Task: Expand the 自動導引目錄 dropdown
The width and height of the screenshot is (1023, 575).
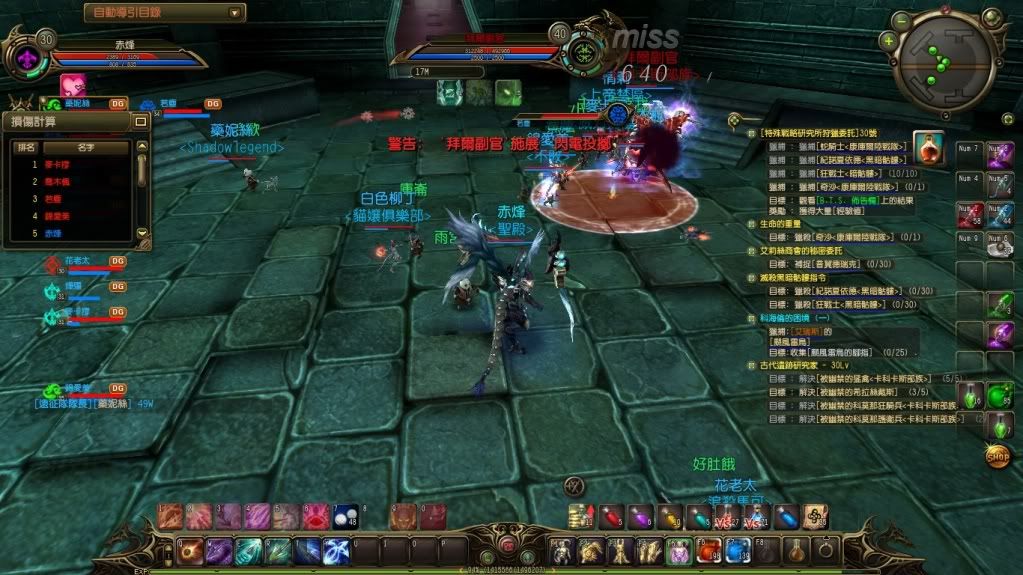Action: click(235, 13)
